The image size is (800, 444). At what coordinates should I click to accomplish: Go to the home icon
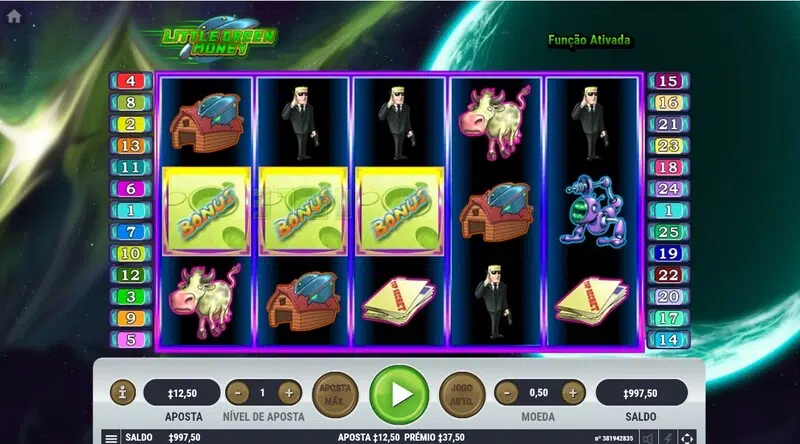13,17
